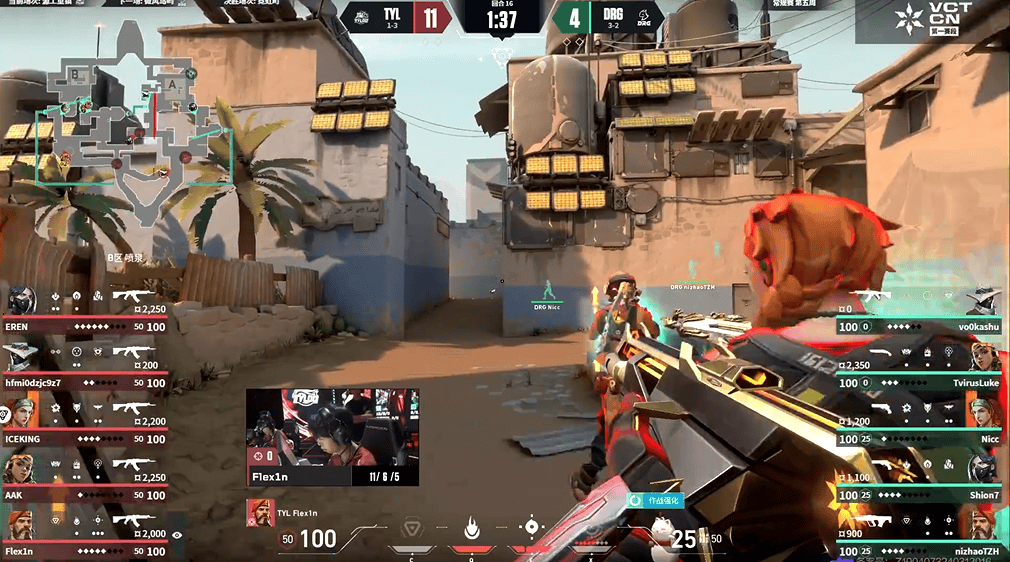1010x562 pixels.
Task: Activate the crosshair ability icon
Action: point(532,526)
